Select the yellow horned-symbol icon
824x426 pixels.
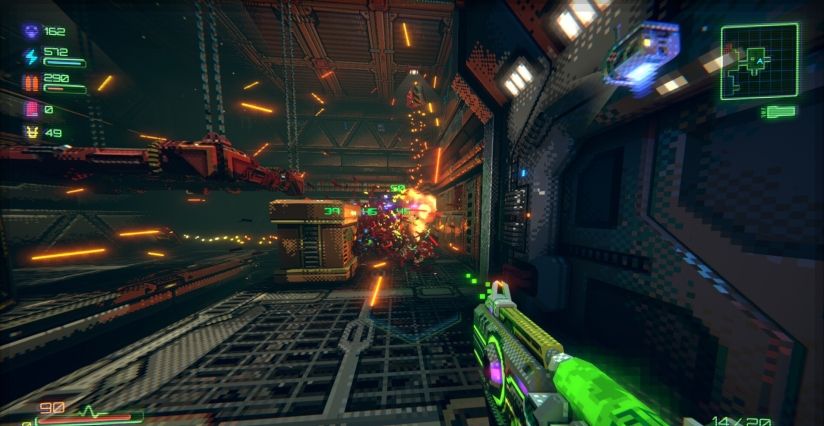(30, 133)
